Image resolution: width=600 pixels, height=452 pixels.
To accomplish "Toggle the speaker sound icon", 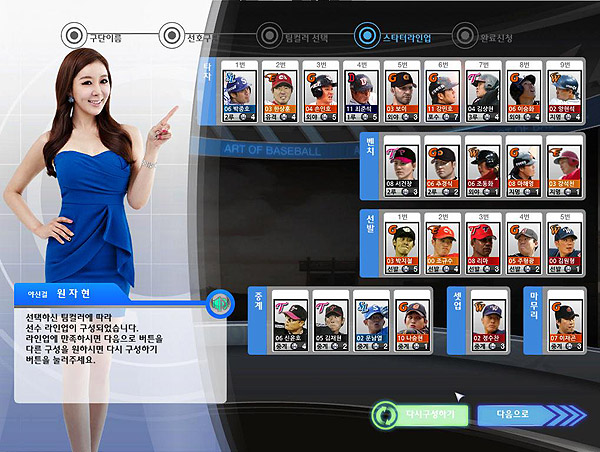I will [x=220, y=303].
